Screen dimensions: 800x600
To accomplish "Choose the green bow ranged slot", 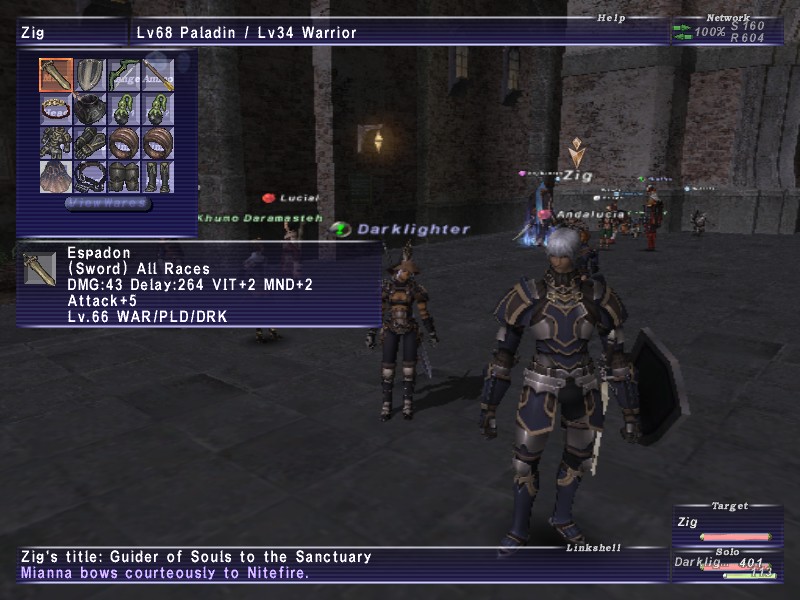I will coord(124,76).
